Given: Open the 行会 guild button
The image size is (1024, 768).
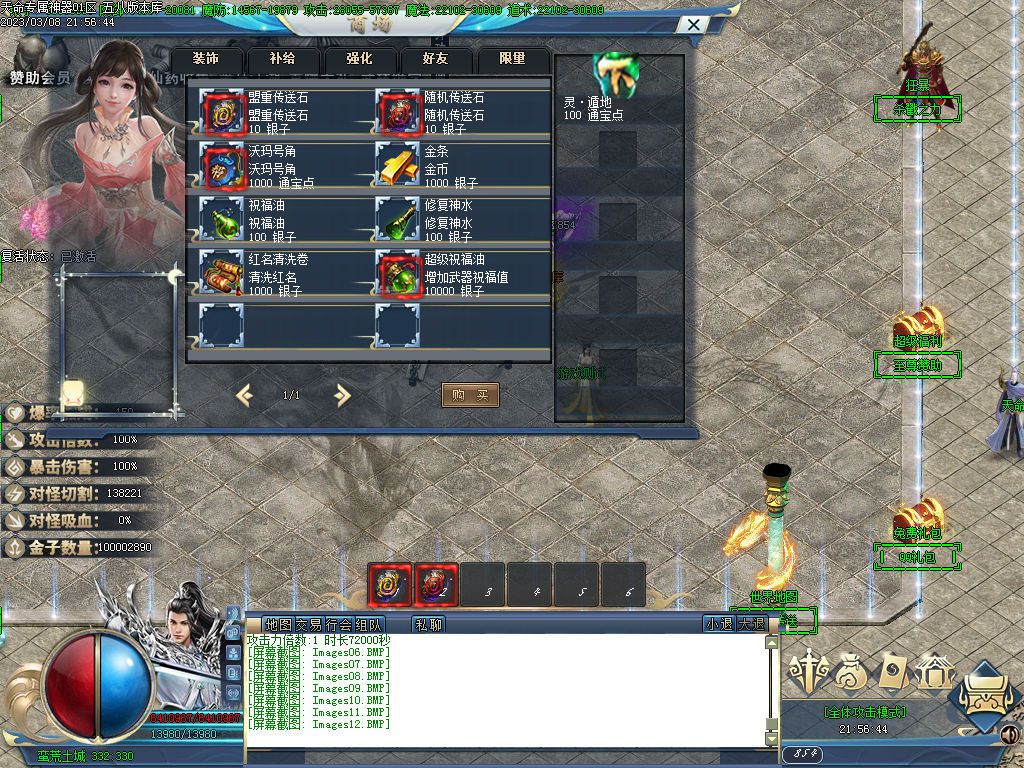Looking at the screenshot, I should coord(338,624).
